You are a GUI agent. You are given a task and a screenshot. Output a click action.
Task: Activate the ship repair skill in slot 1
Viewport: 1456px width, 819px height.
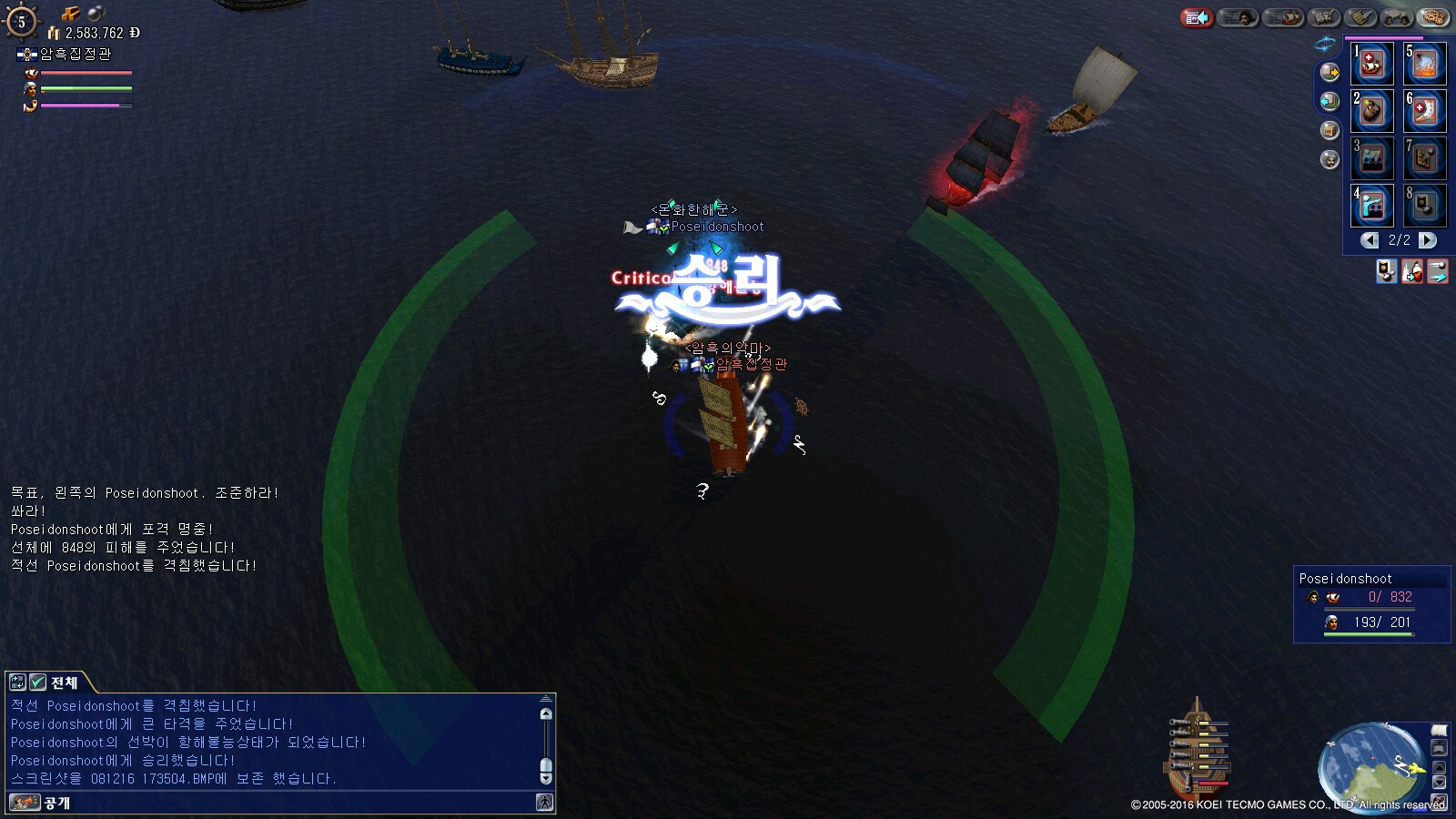coord(1371,64)
